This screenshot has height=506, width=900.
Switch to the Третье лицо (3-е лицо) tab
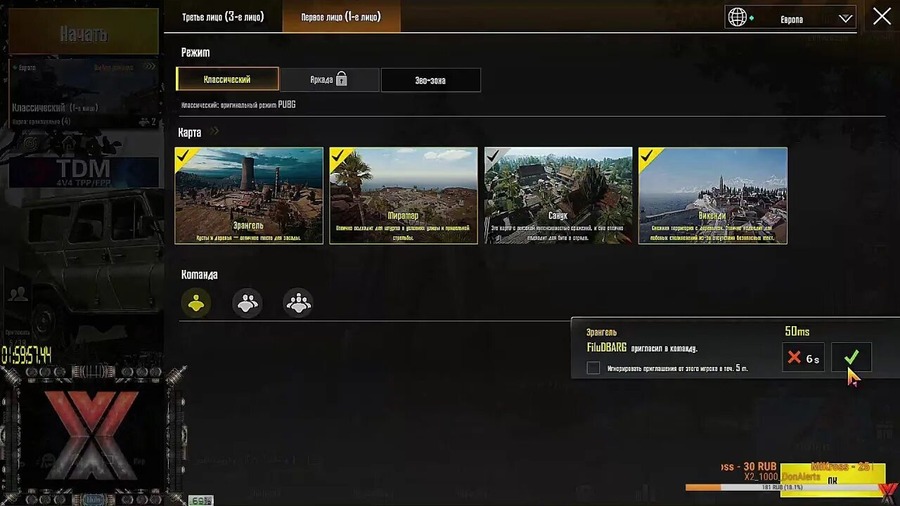pyautogui.click(x=222, y=17)
